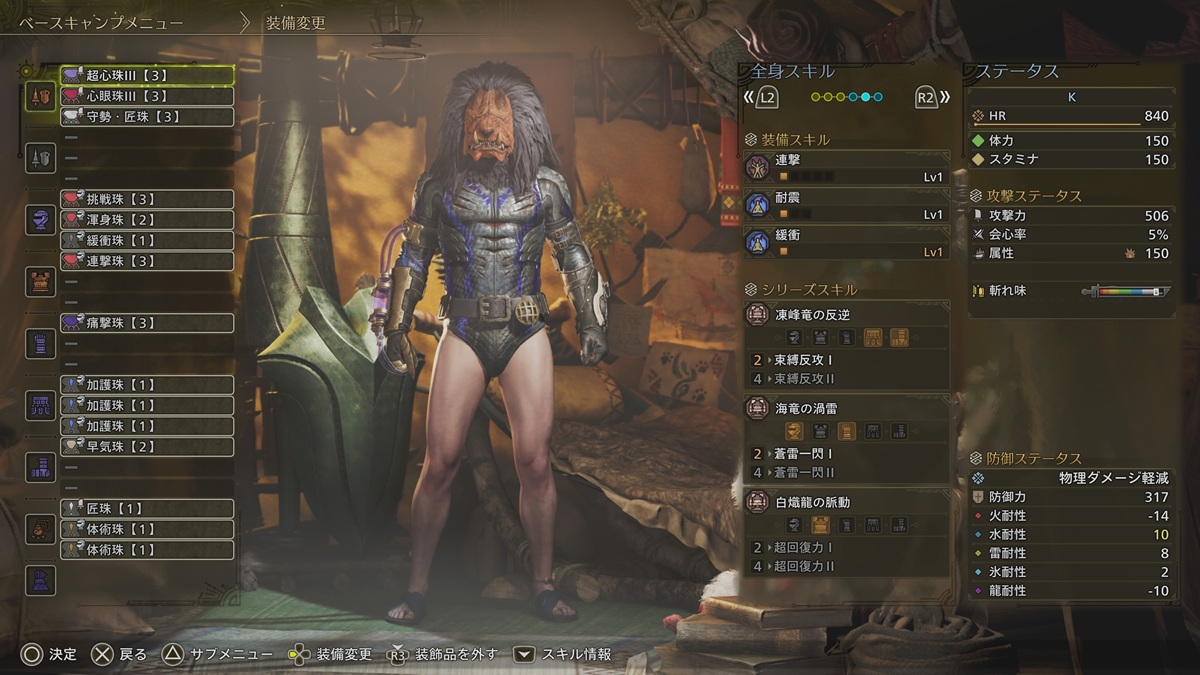The image size is (1200, 675).
Task: Choose the 心眼珠III decoration slot
Action: (x=147, y=96)
